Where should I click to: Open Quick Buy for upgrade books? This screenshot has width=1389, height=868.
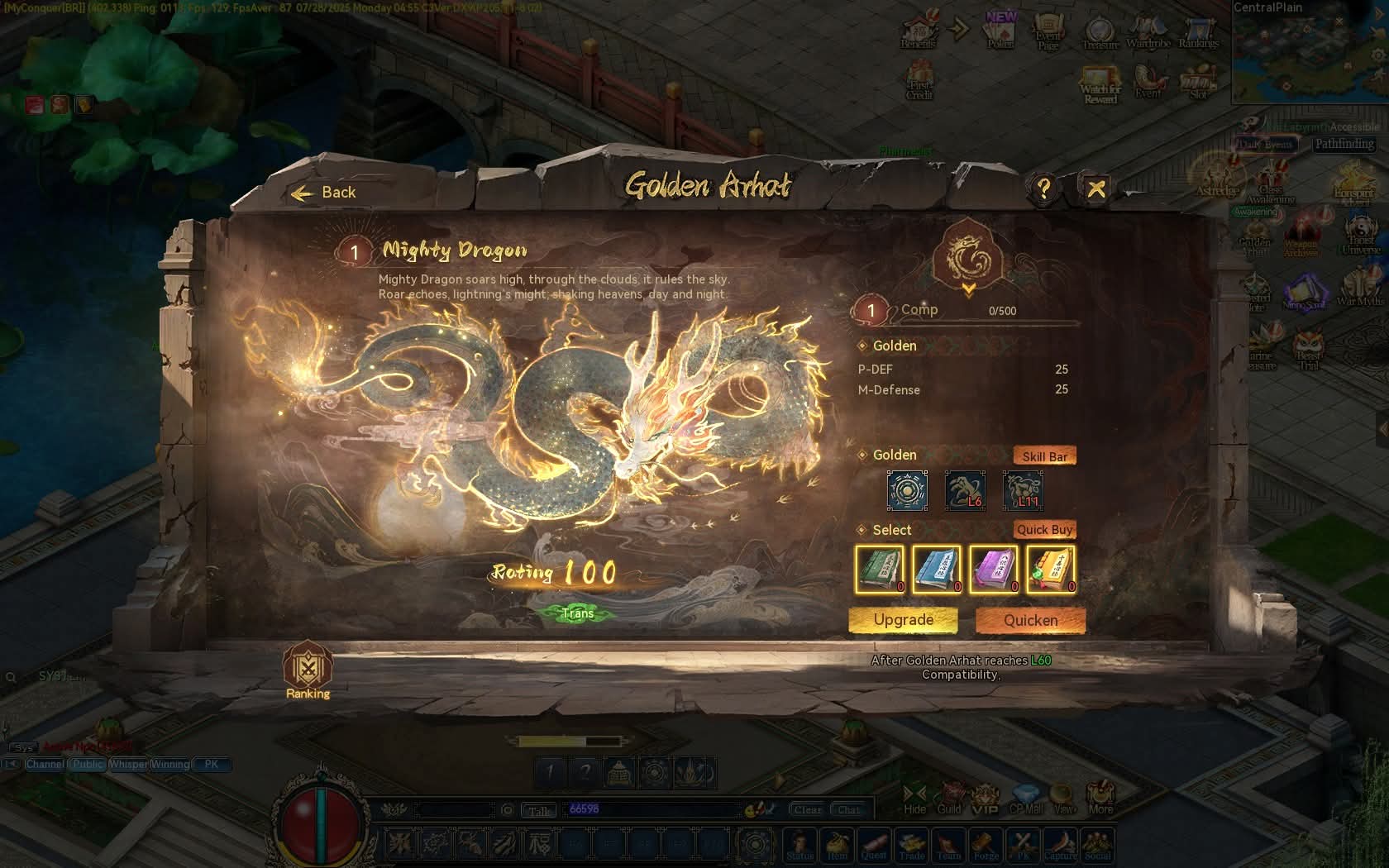click(1044, 530)
